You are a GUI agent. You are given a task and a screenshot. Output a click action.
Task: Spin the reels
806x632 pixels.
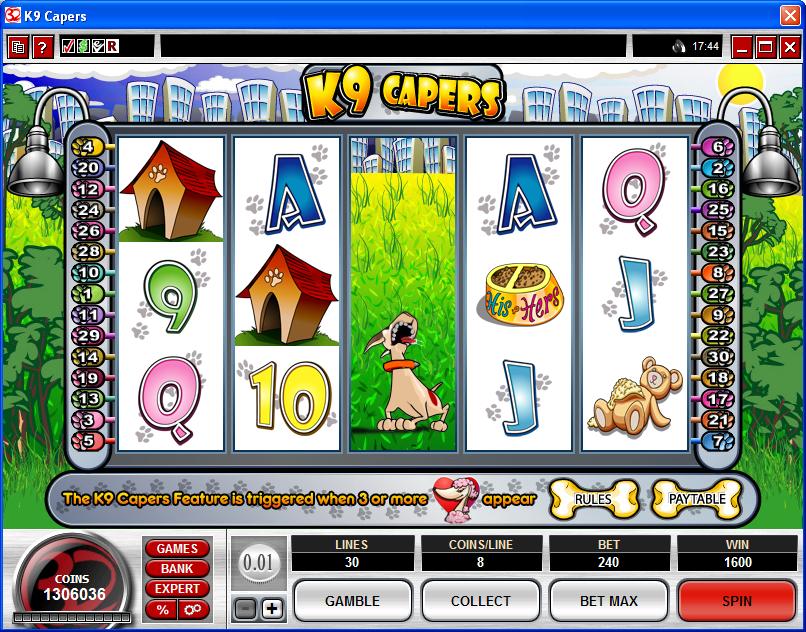(x=737, y=600)
